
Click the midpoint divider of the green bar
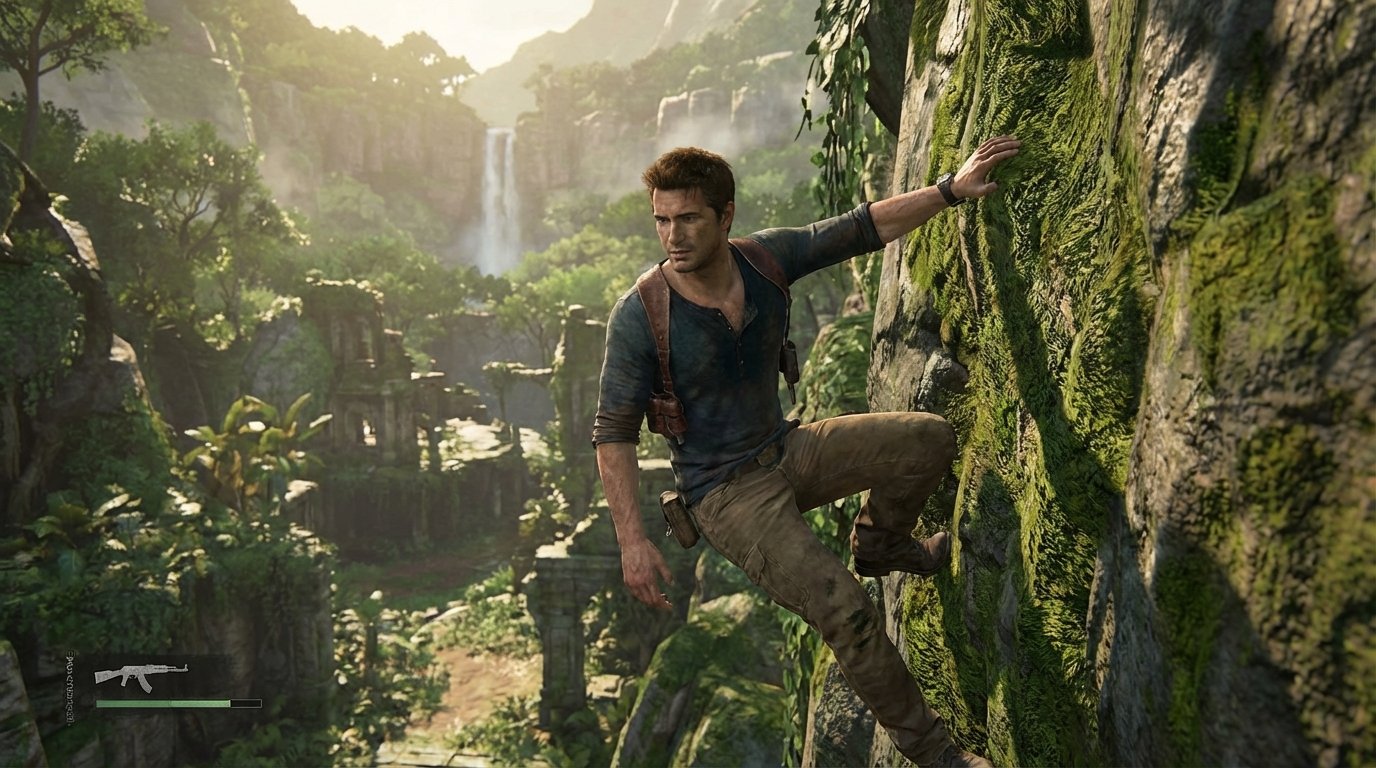point(169,702)
